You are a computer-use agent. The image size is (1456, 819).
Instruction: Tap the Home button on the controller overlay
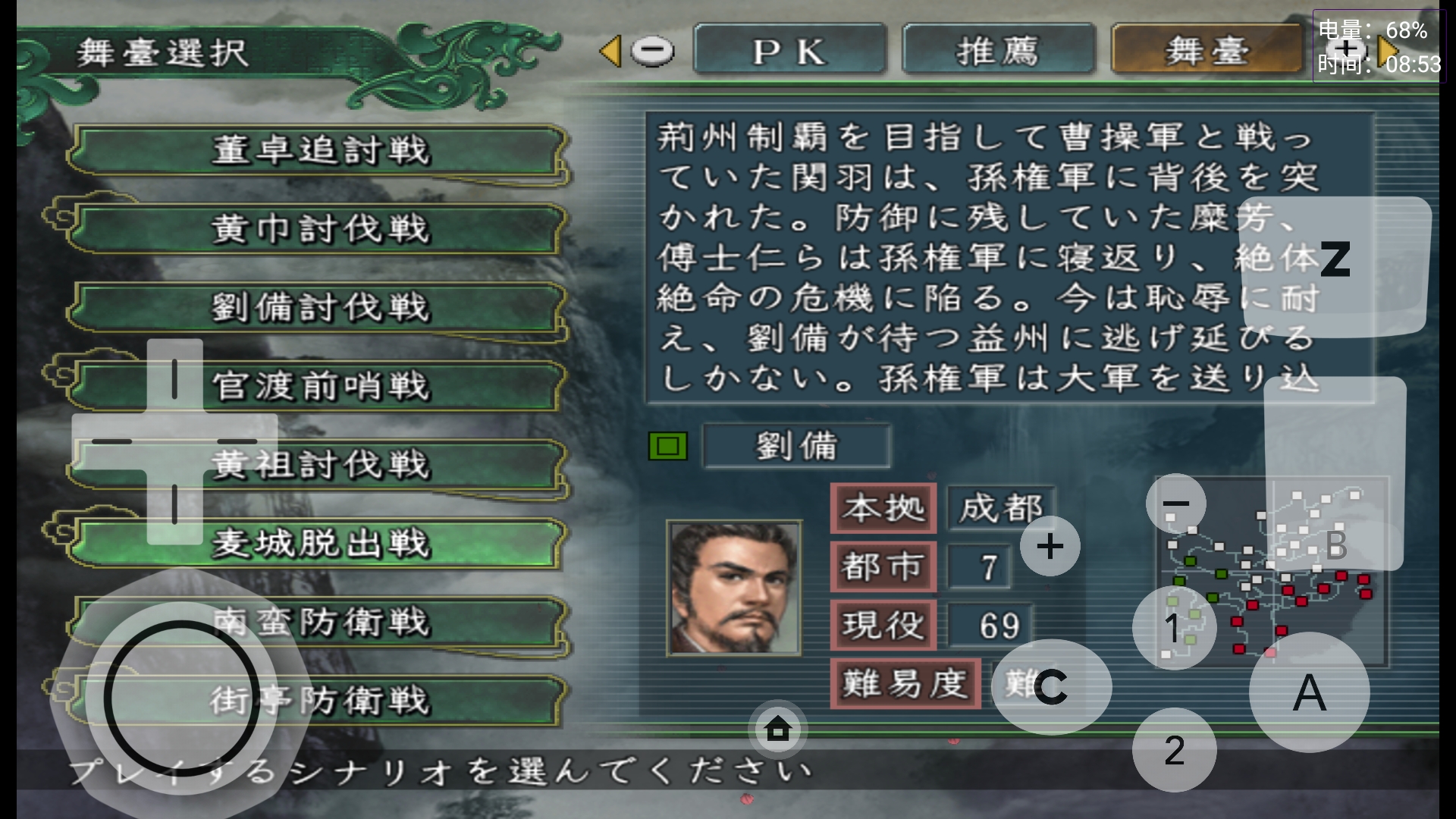pyautogui.click(x=777, y=729)
